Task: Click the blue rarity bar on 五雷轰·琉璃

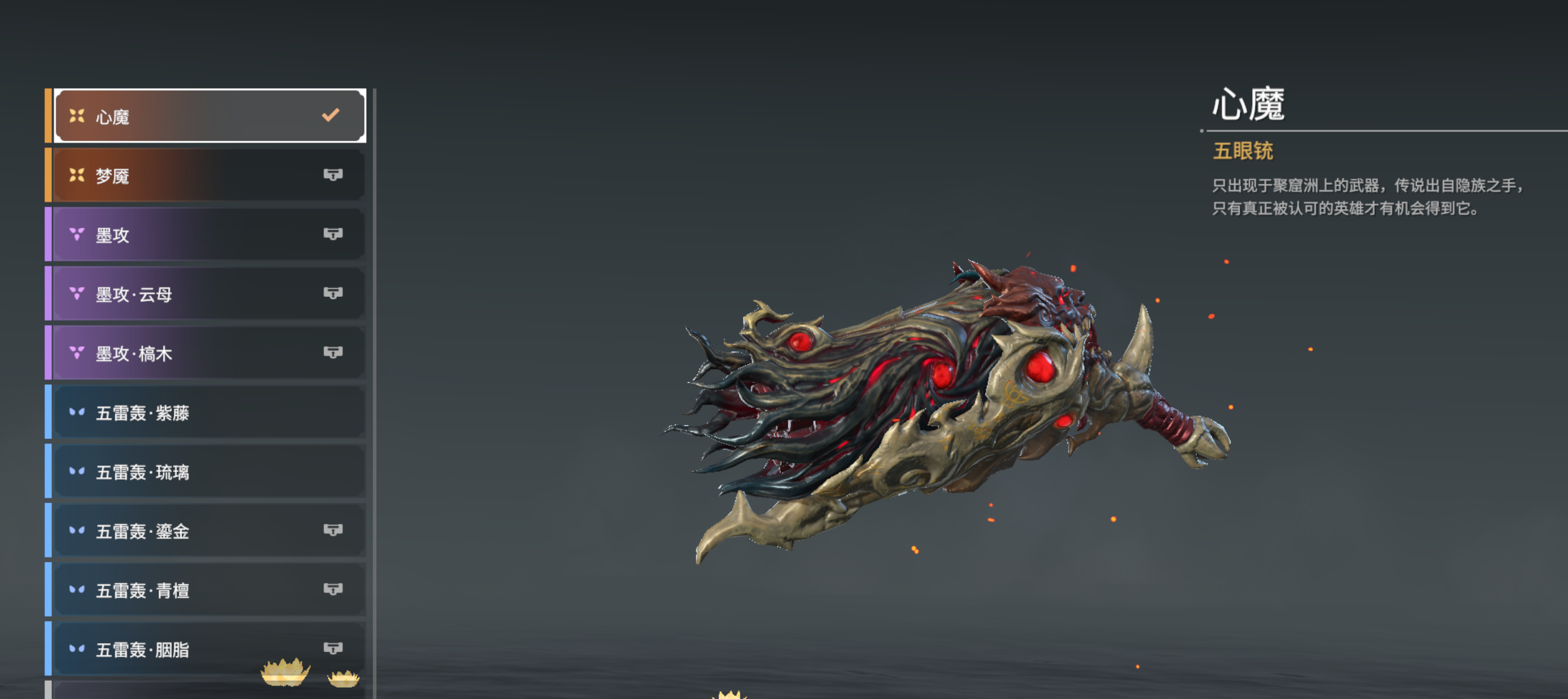Action: (x=48, y=471)
